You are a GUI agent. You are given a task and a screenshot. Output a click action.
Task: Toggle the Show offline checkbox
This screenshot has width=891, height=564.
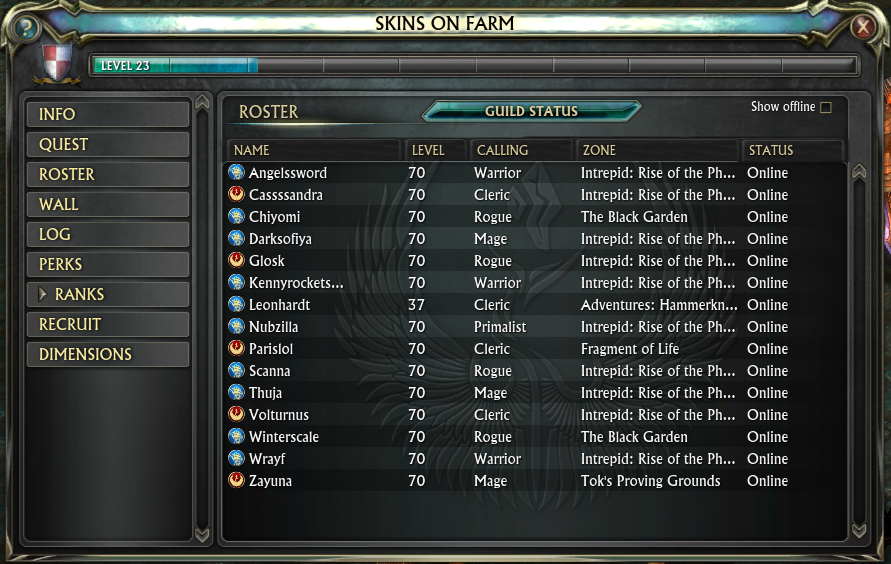click(826, 107)
